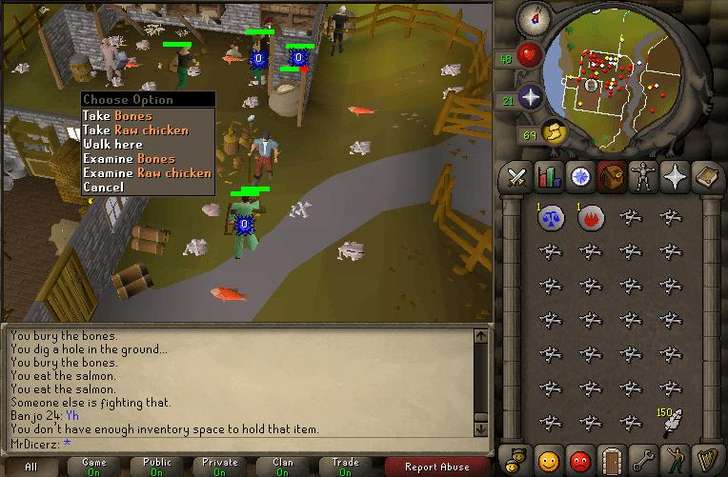This screenshot has height=477, width=728.
Task: Toggle run with the boot energy orb
Action: coord(554,131)
